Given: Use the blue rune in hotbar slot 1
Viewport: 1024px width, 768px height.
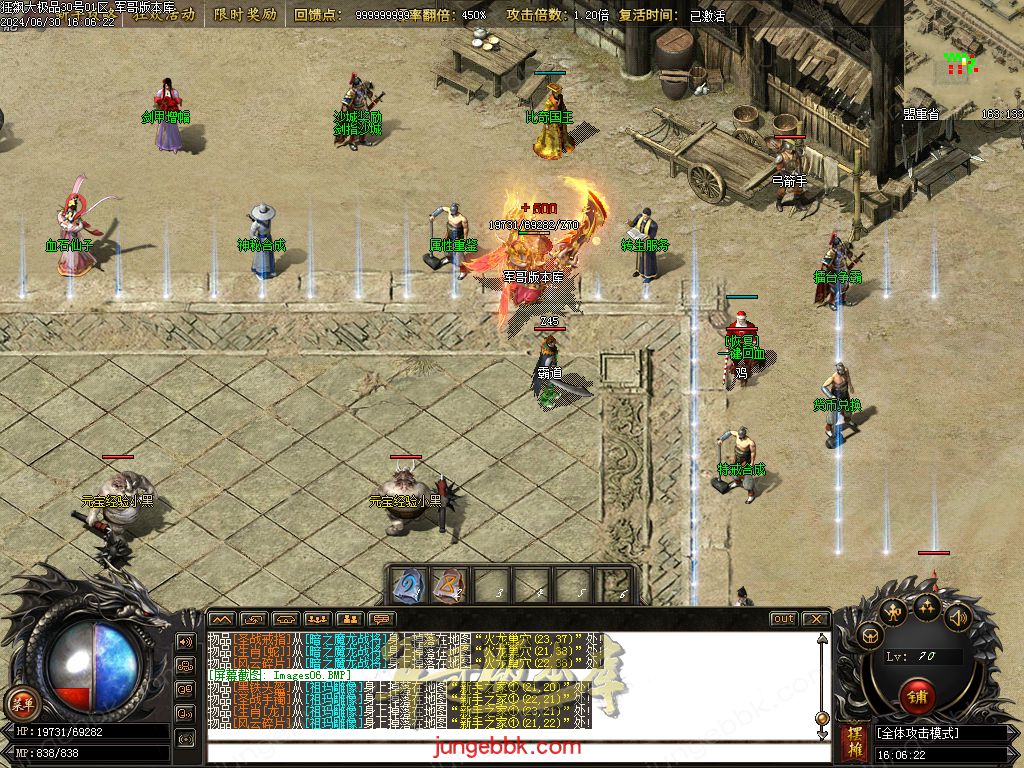Looking at the screenshot, I should click(407, 587).
